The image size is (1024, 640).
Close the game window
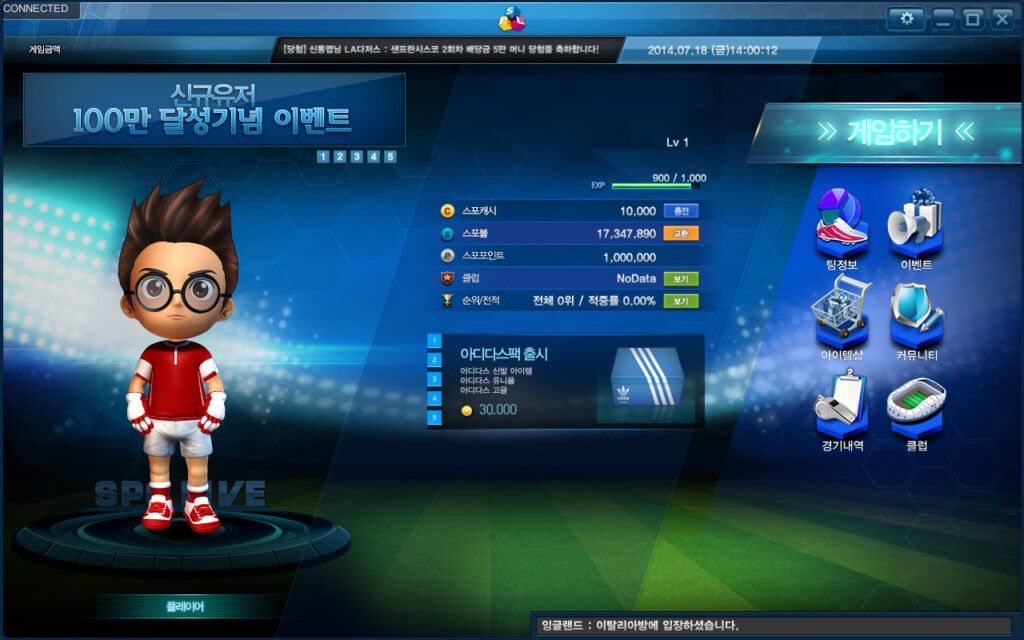click(1001, 19)
